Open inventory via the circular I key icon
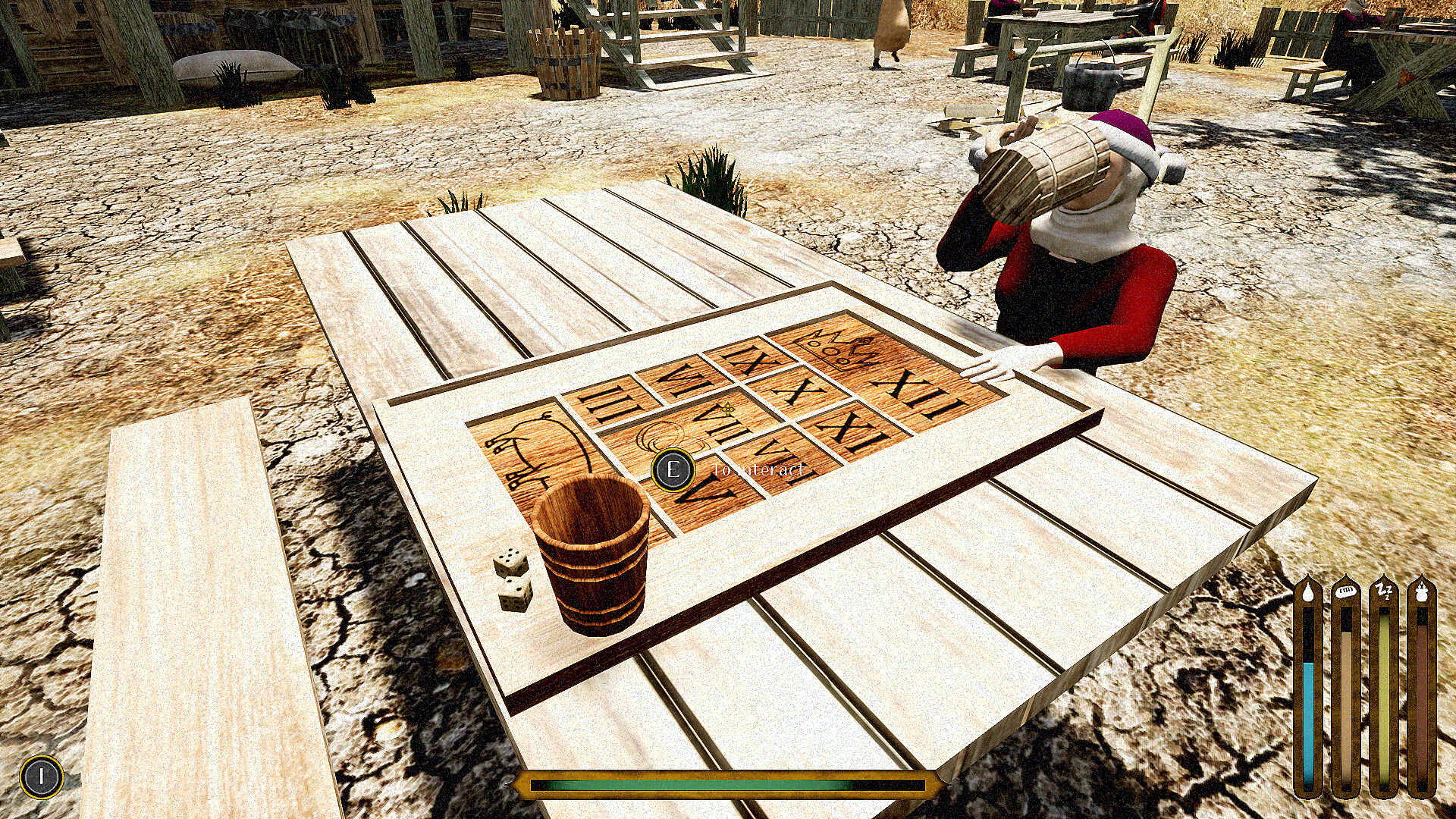The image size is (1456, 819). (41, 775)
